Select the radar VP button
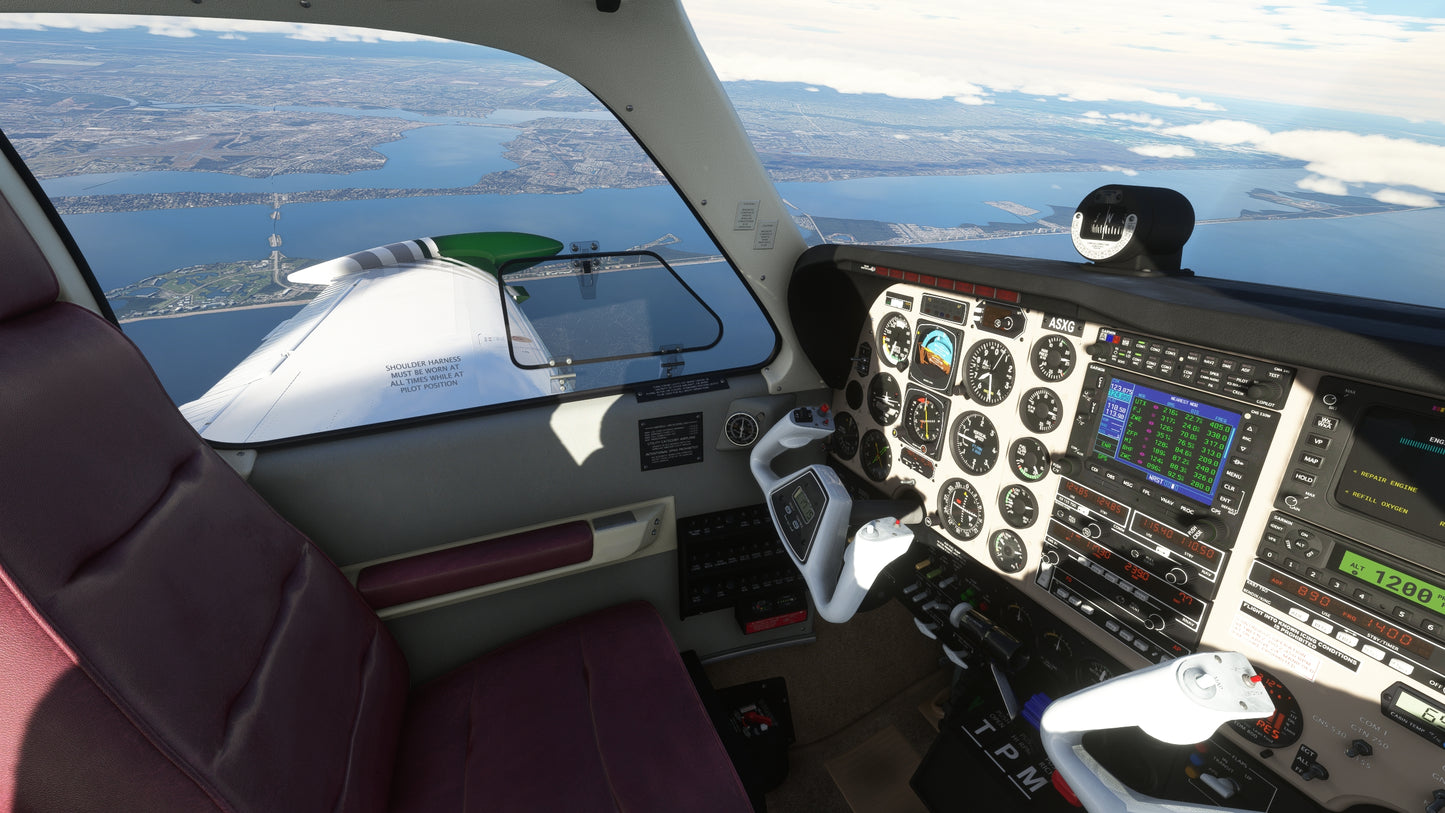This screenshot has height=813, width=1445. point(1318,441)
